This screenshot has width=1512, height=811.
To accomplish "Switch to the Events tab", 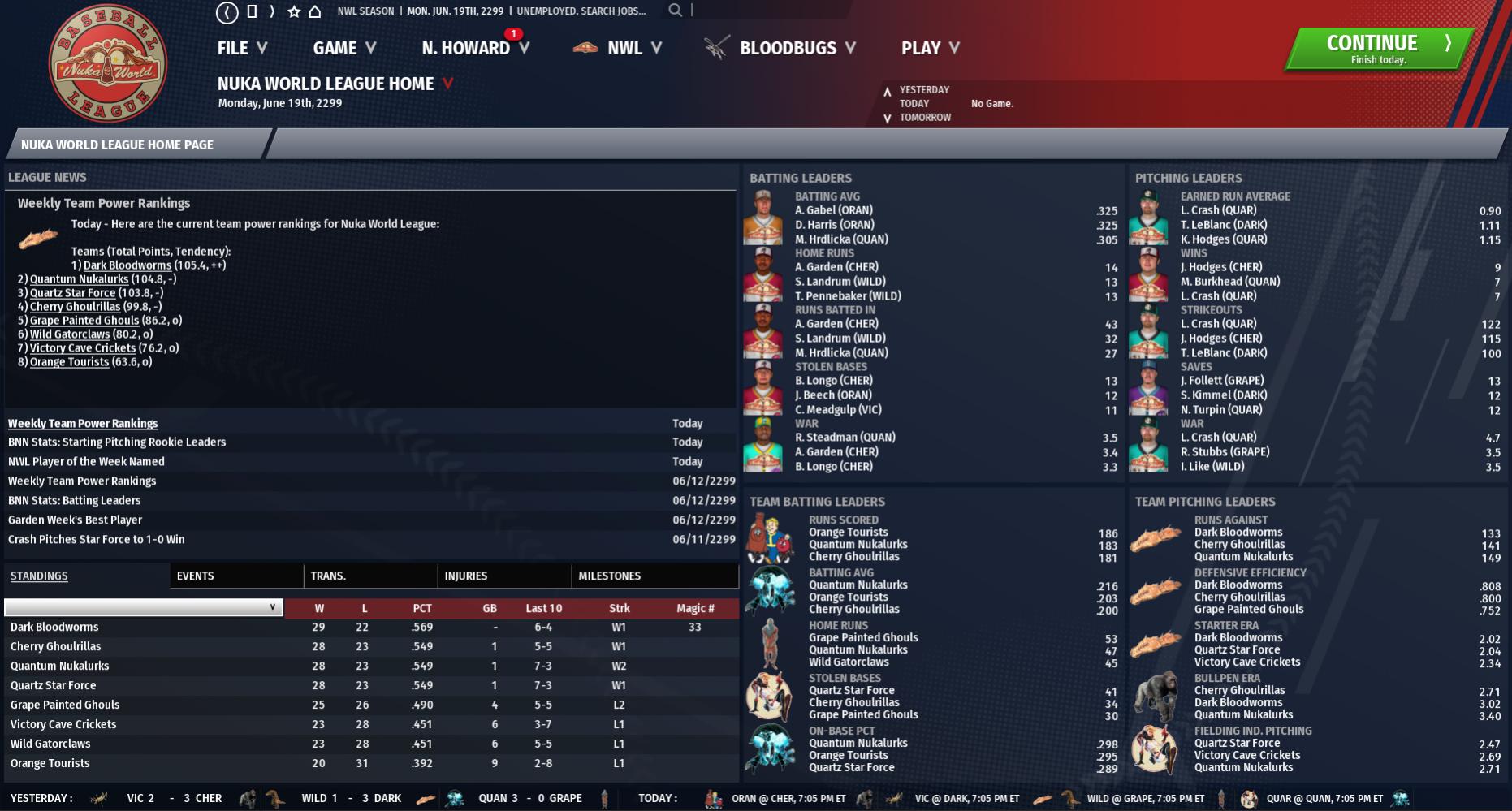I will click(x=196, y=576).
